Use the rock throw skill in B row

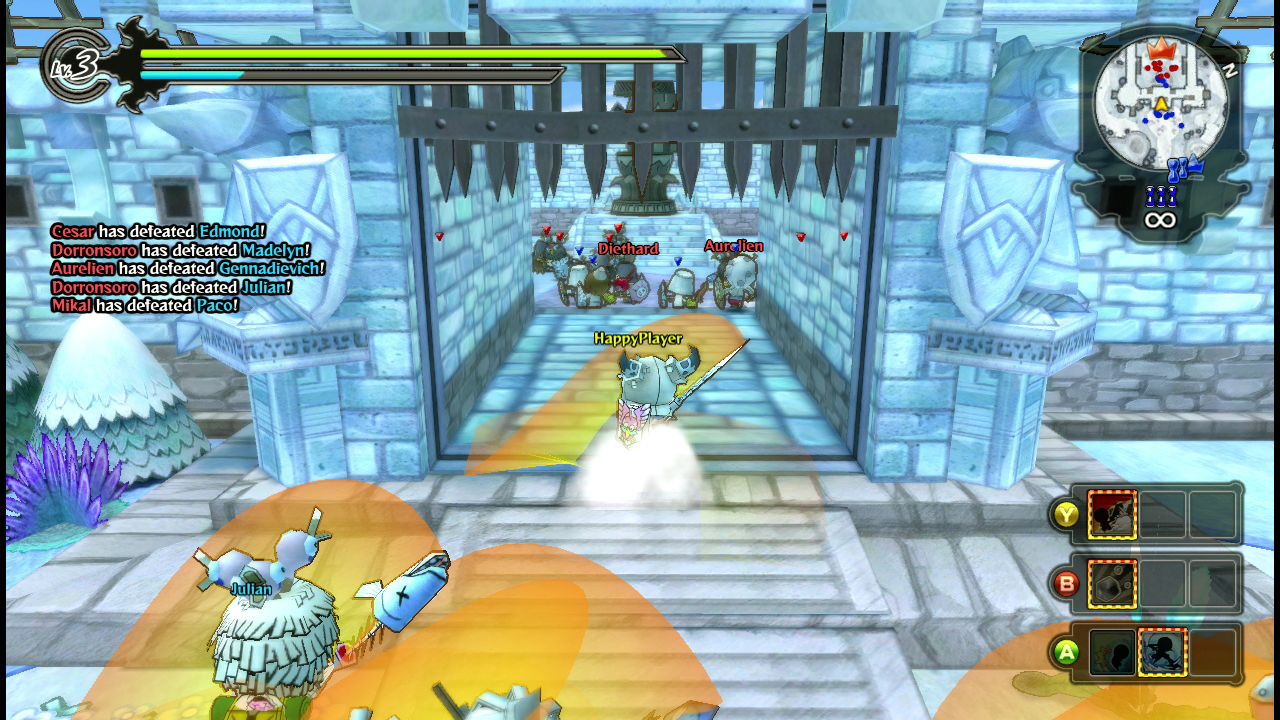tap(1112, 584)
